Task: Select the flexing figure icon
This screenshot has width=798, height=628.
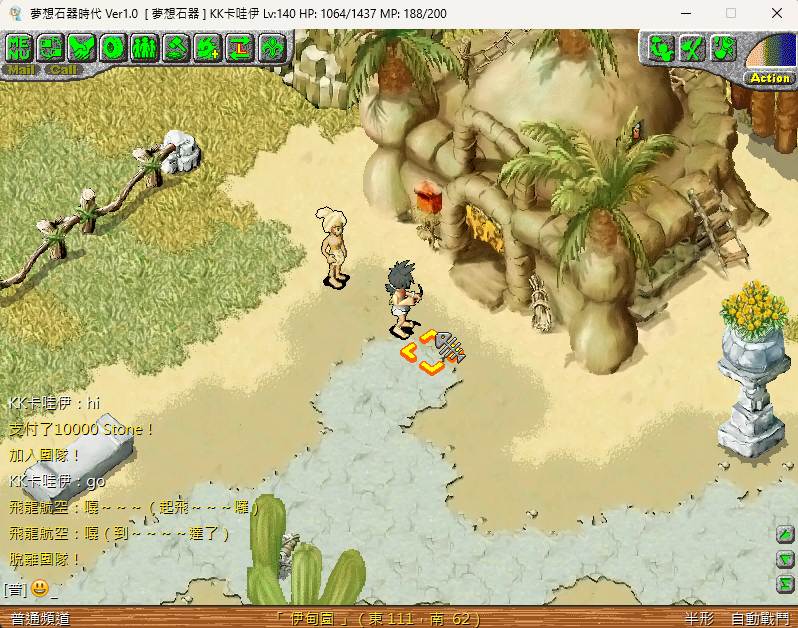Action: 661,47
